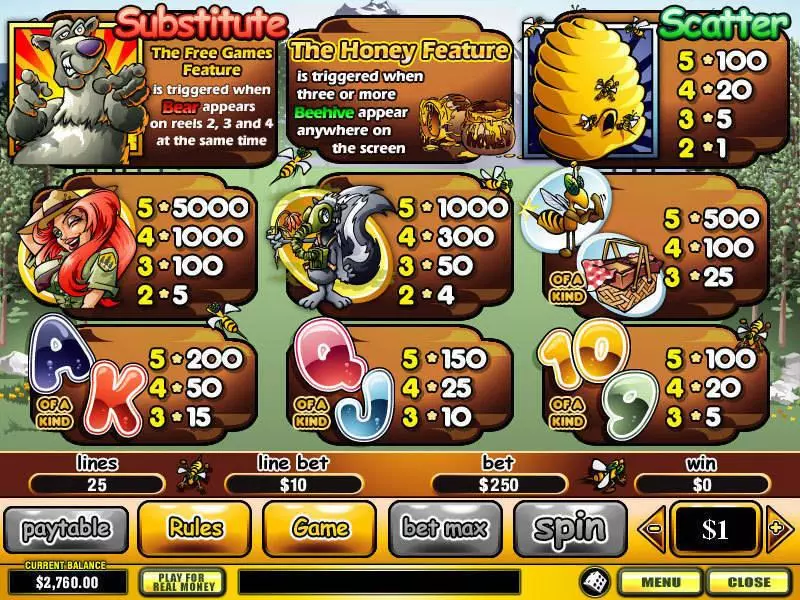This screenshot has height=600, width=800.
Task: Spin the reels
Action: [570, 527]
